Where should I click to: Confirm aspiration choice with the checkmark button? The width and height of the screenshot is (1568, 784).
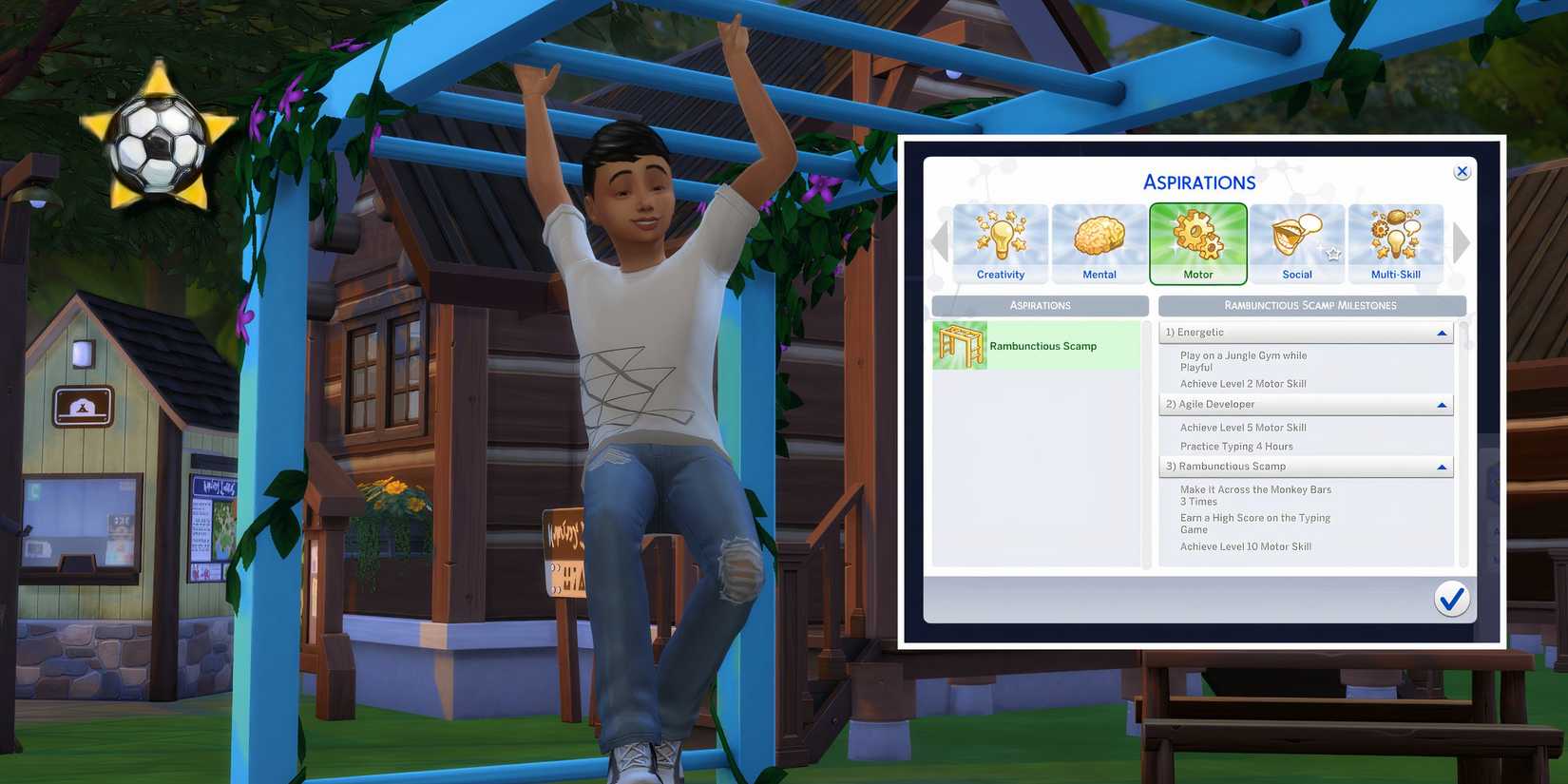pyautogui.click(x=1451, y=599)
